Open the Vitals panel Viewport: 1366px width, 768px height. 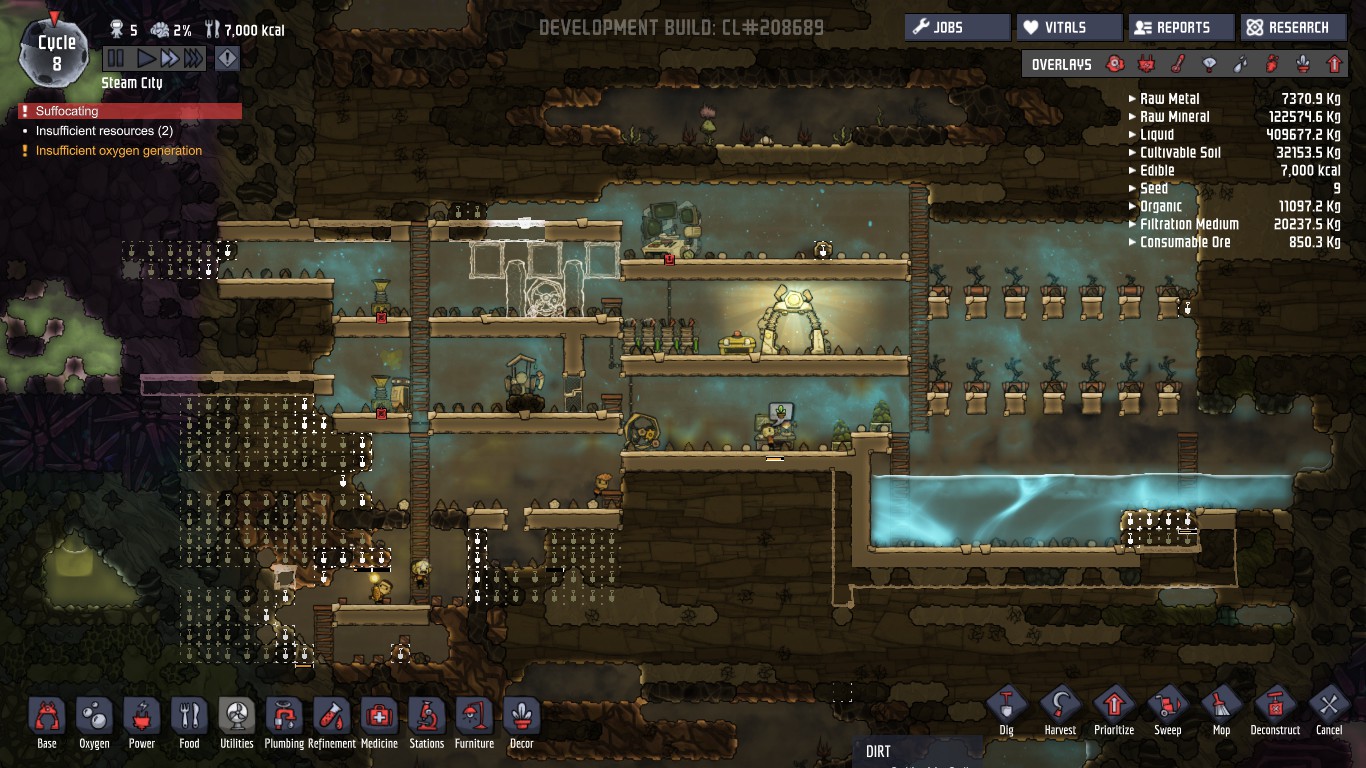pyautogui.click(x=1068, y=28)
